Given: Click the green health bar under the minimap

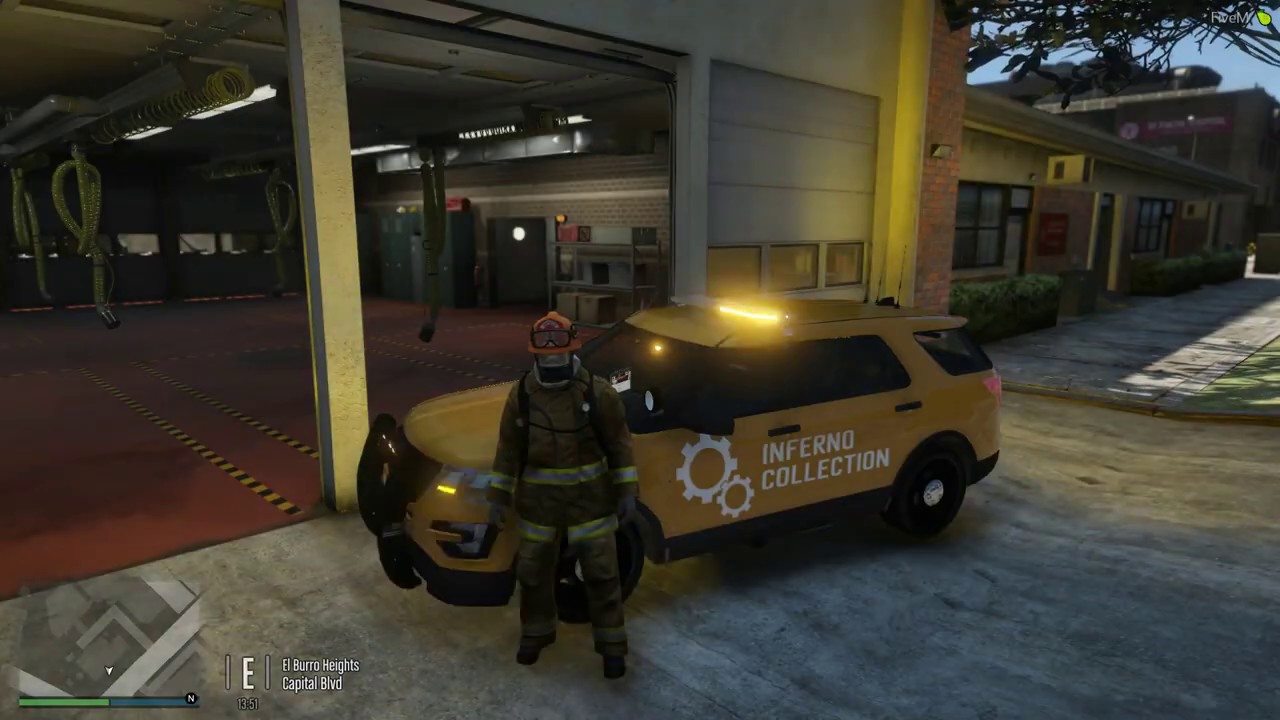Looking at the screenshot, I should tap(63, 701).
